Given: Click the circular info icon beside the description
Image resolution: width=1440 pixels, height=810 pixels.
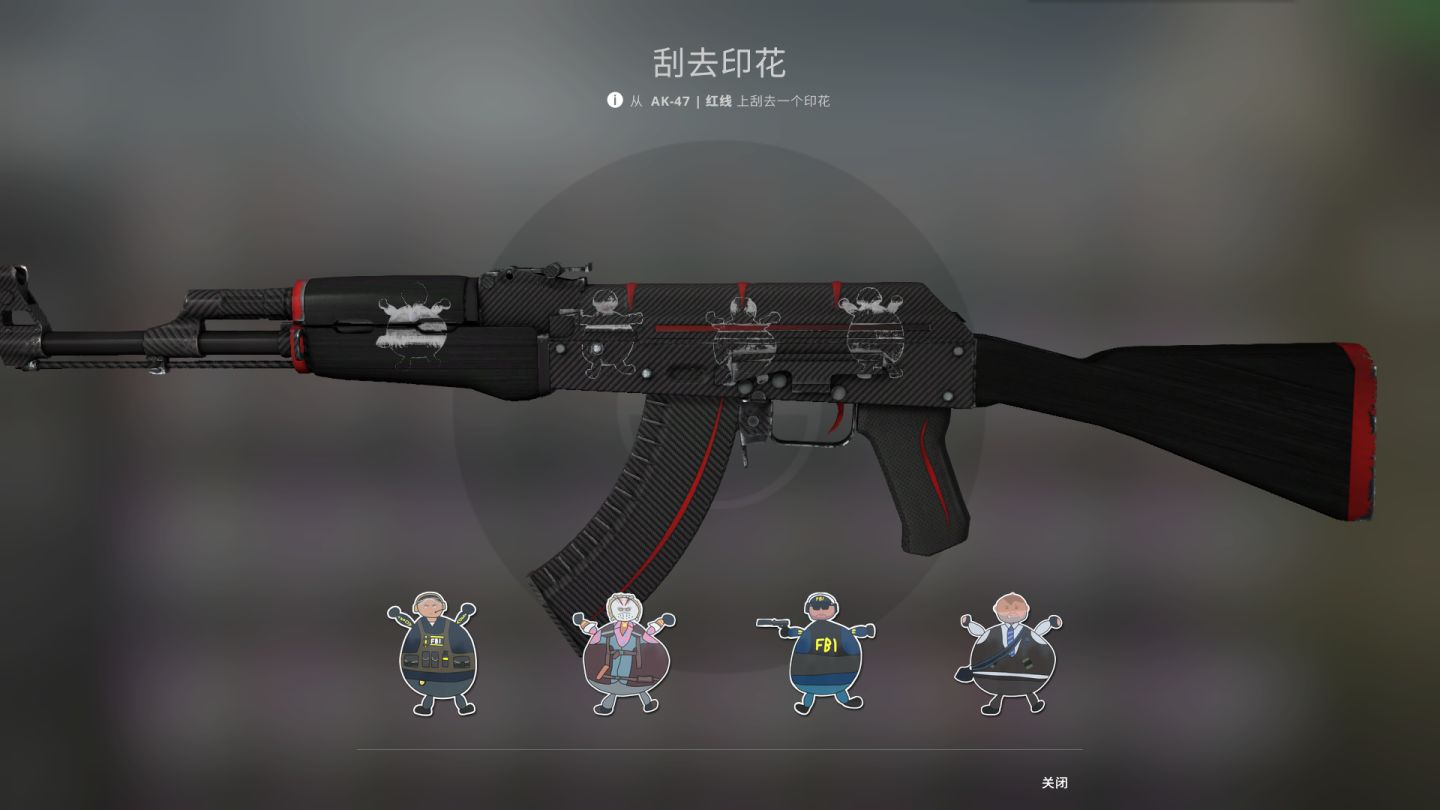Looking at the screenshot, I should coord(613,101).
